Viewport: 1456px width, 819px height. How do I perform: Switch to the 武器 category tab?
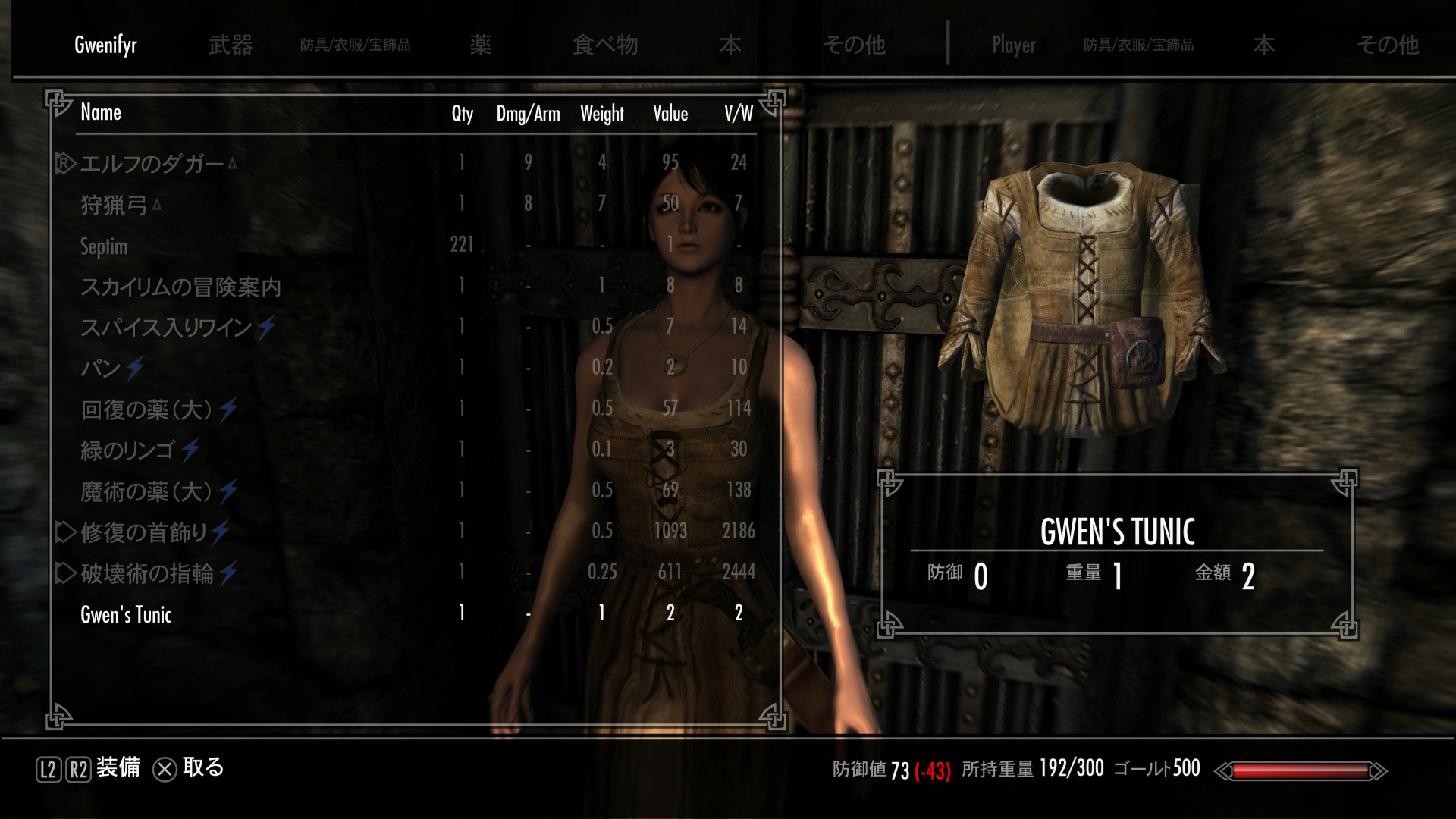click(231, 45)
